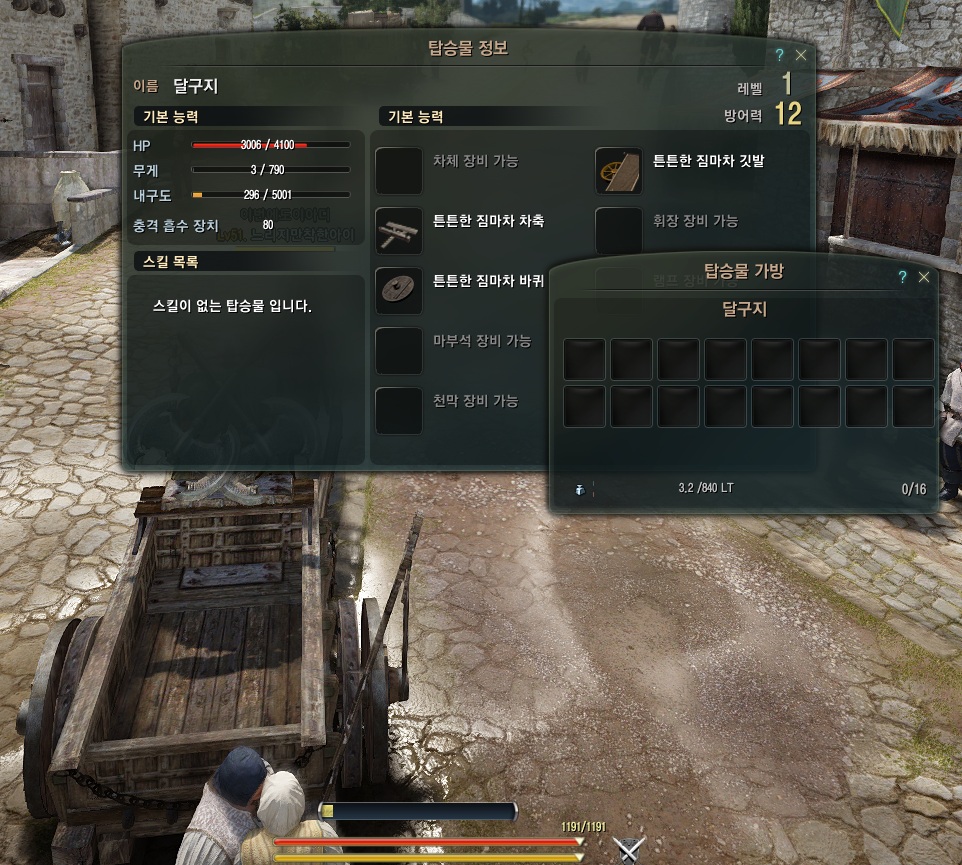Click the empty 휘장 장비 가능 slot
This screenshot has height=865, width=962.
618,231
